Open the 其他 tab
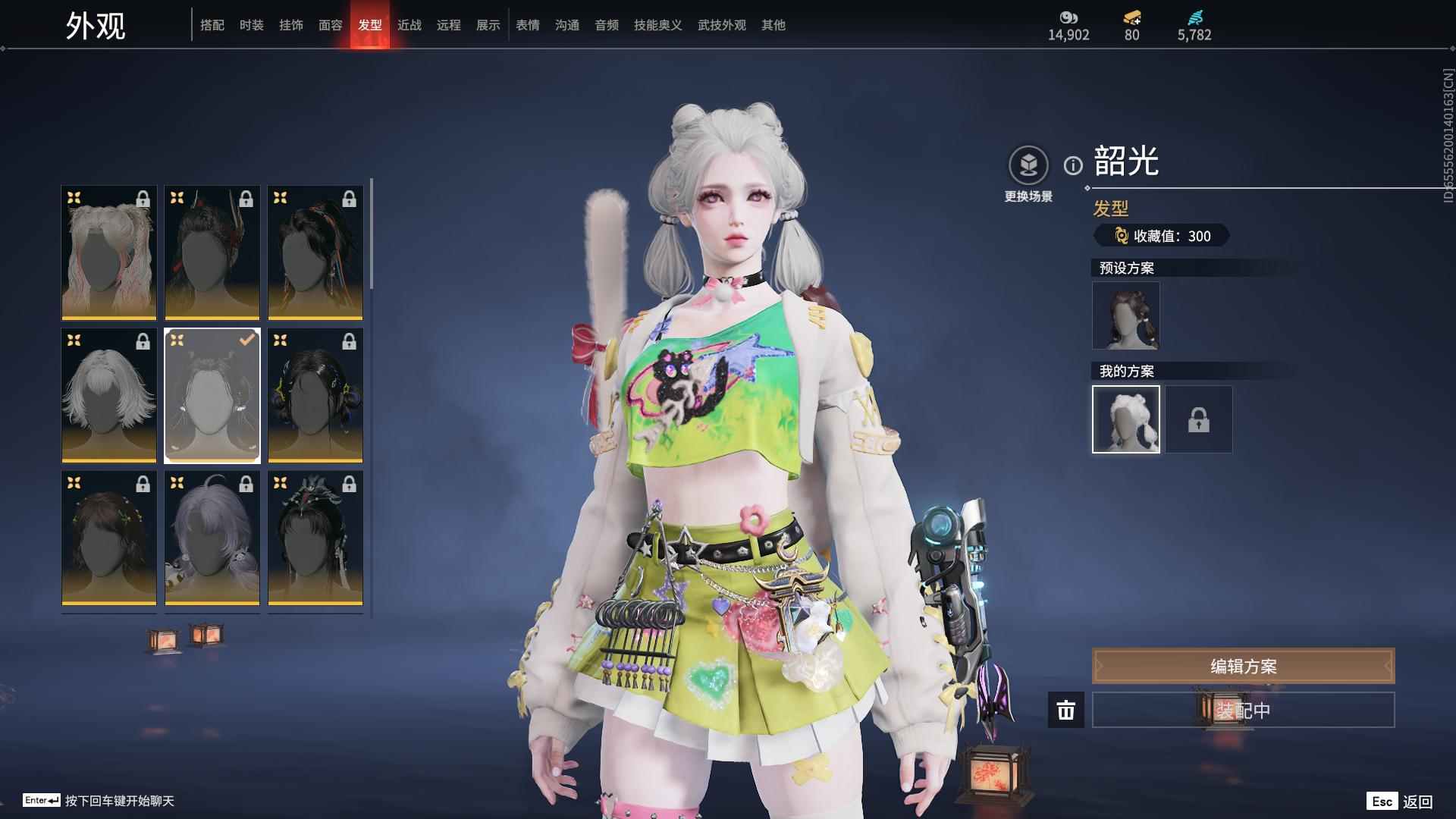1456x819 pixels. (x=773, y=25)
